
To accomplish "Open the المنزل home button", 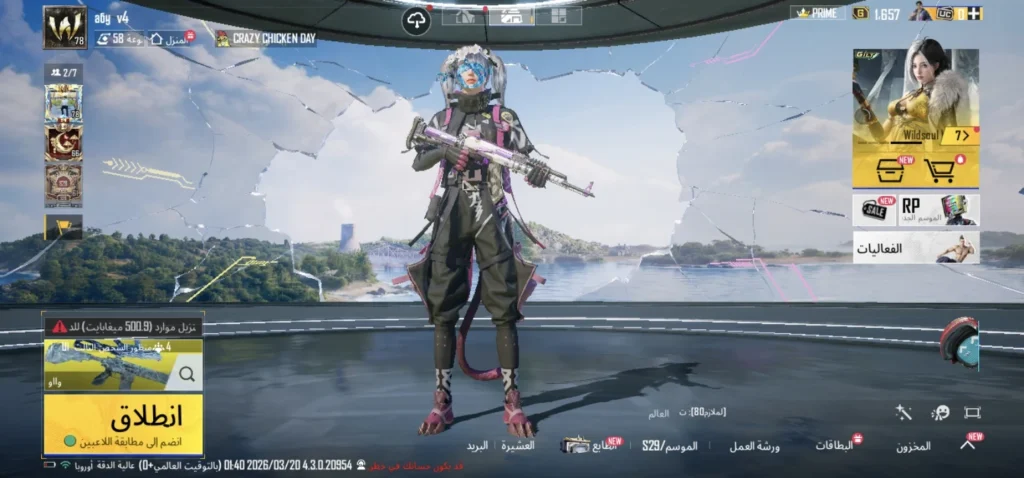I will 170,38.
